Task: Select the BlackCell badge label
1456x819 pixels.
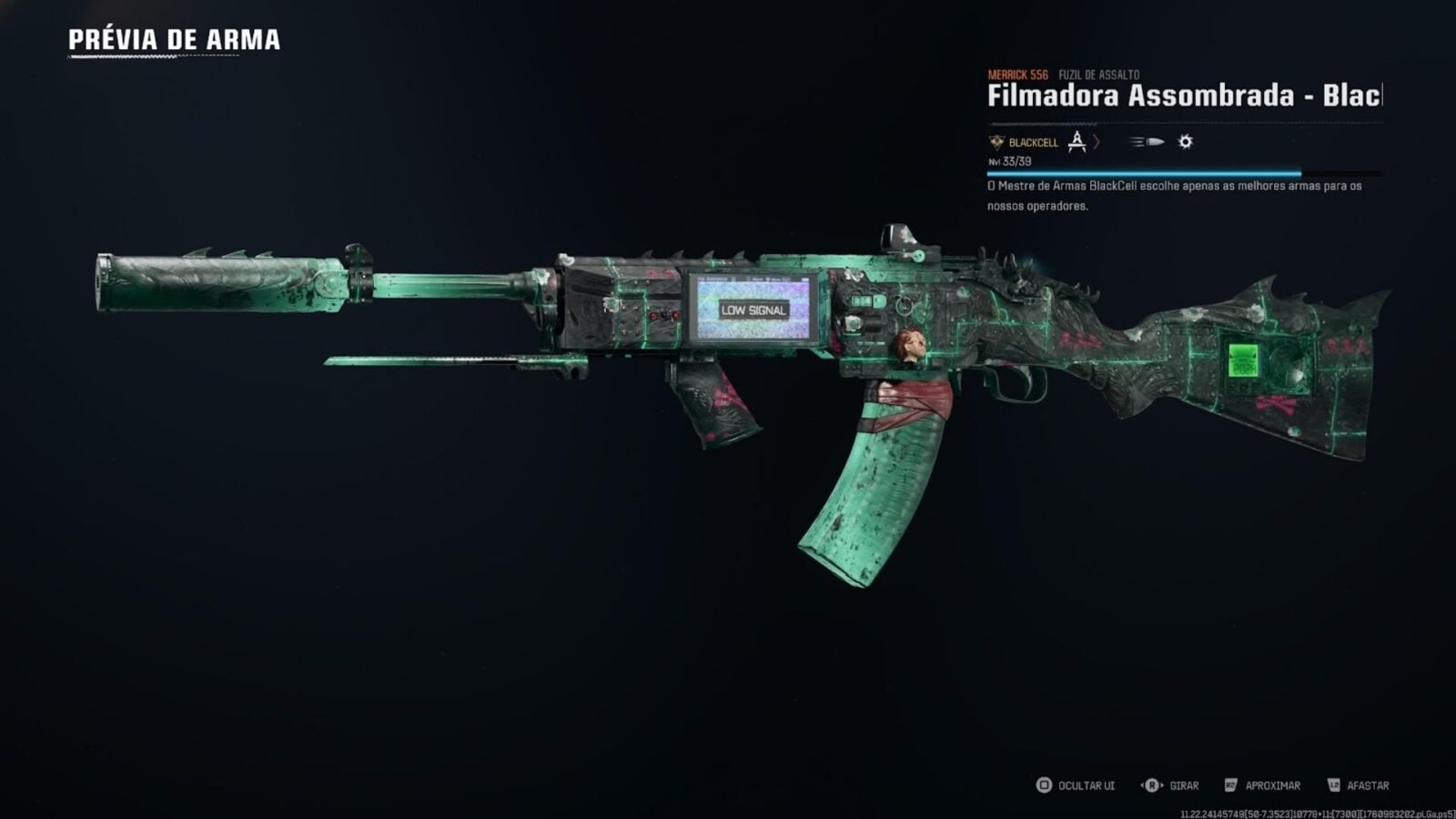Action: pyautogui.click(x=1024, y=143)
